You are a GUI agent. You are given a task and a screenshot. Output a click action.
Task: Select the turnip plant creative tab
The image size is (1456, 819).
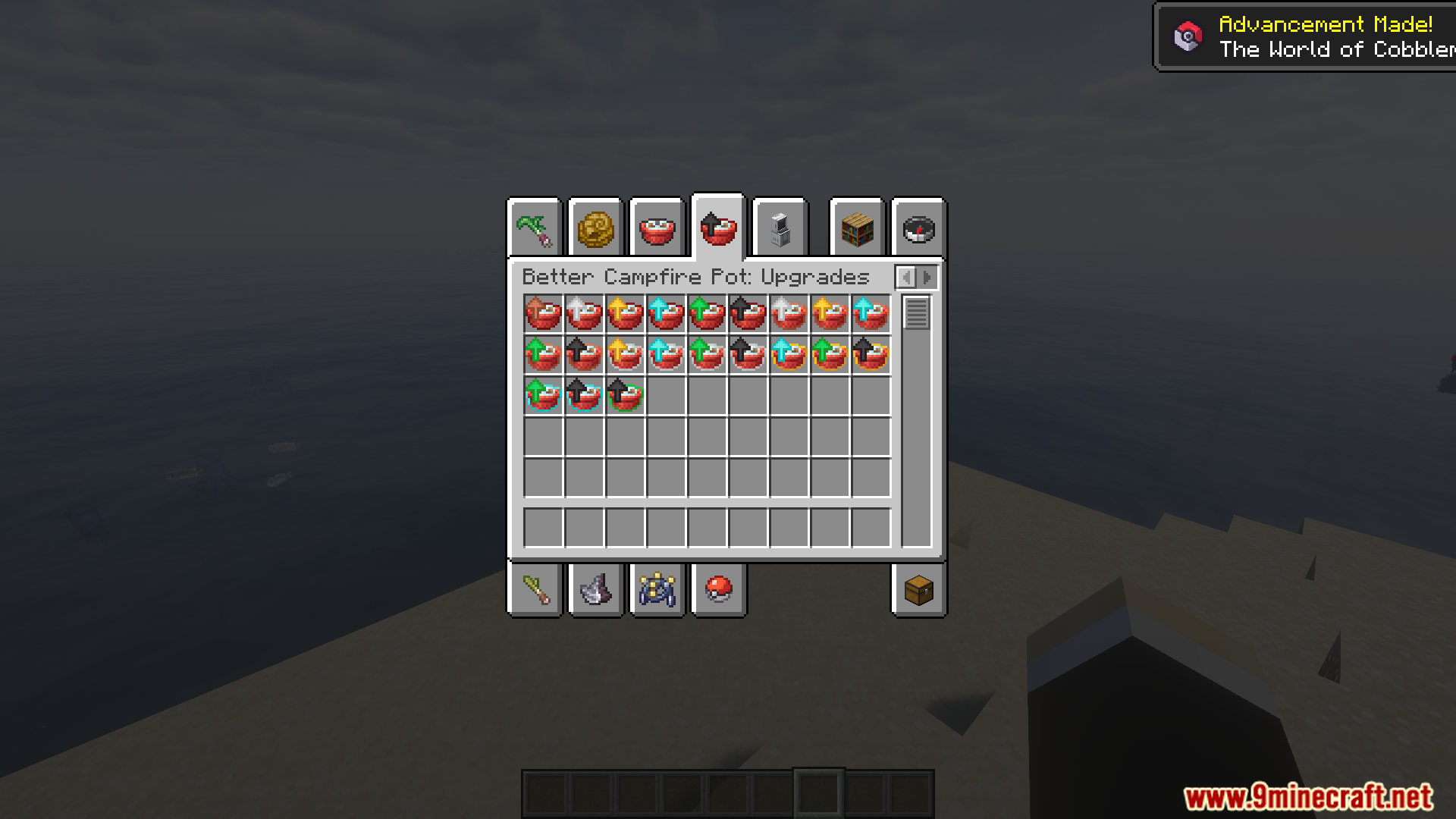click(x=533, y=228)
